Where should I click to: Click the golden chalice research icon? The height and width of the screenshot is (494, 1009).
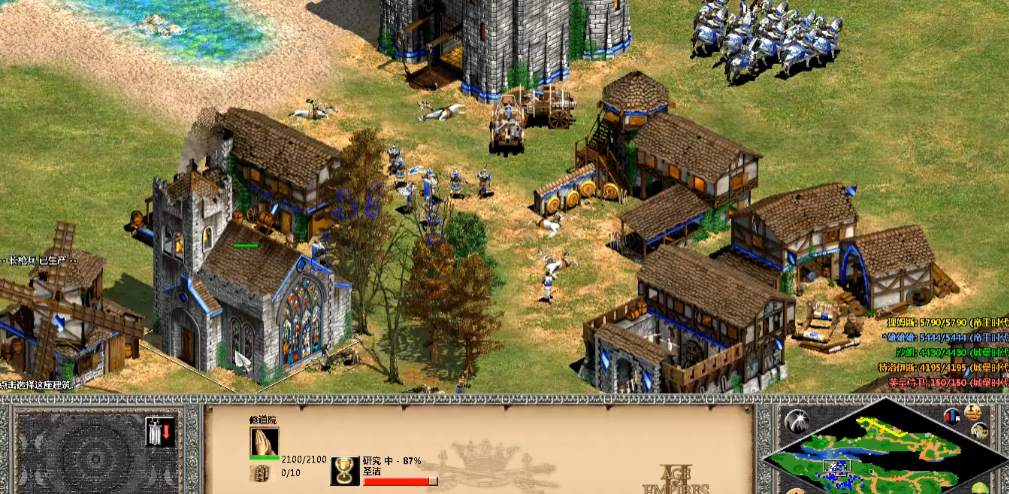click(x=346, y=471)
